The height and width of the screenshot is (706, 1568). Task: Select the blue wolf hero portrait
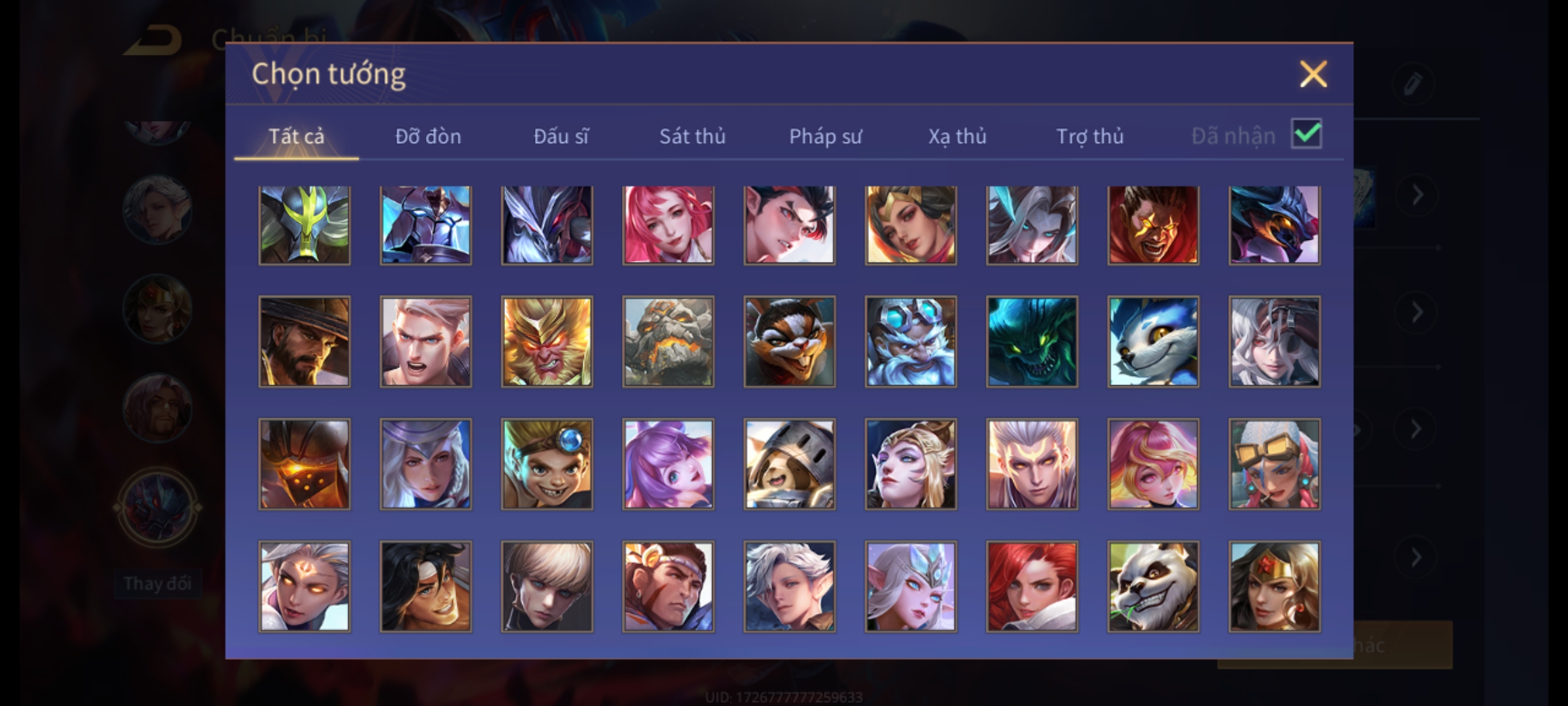1153,342
